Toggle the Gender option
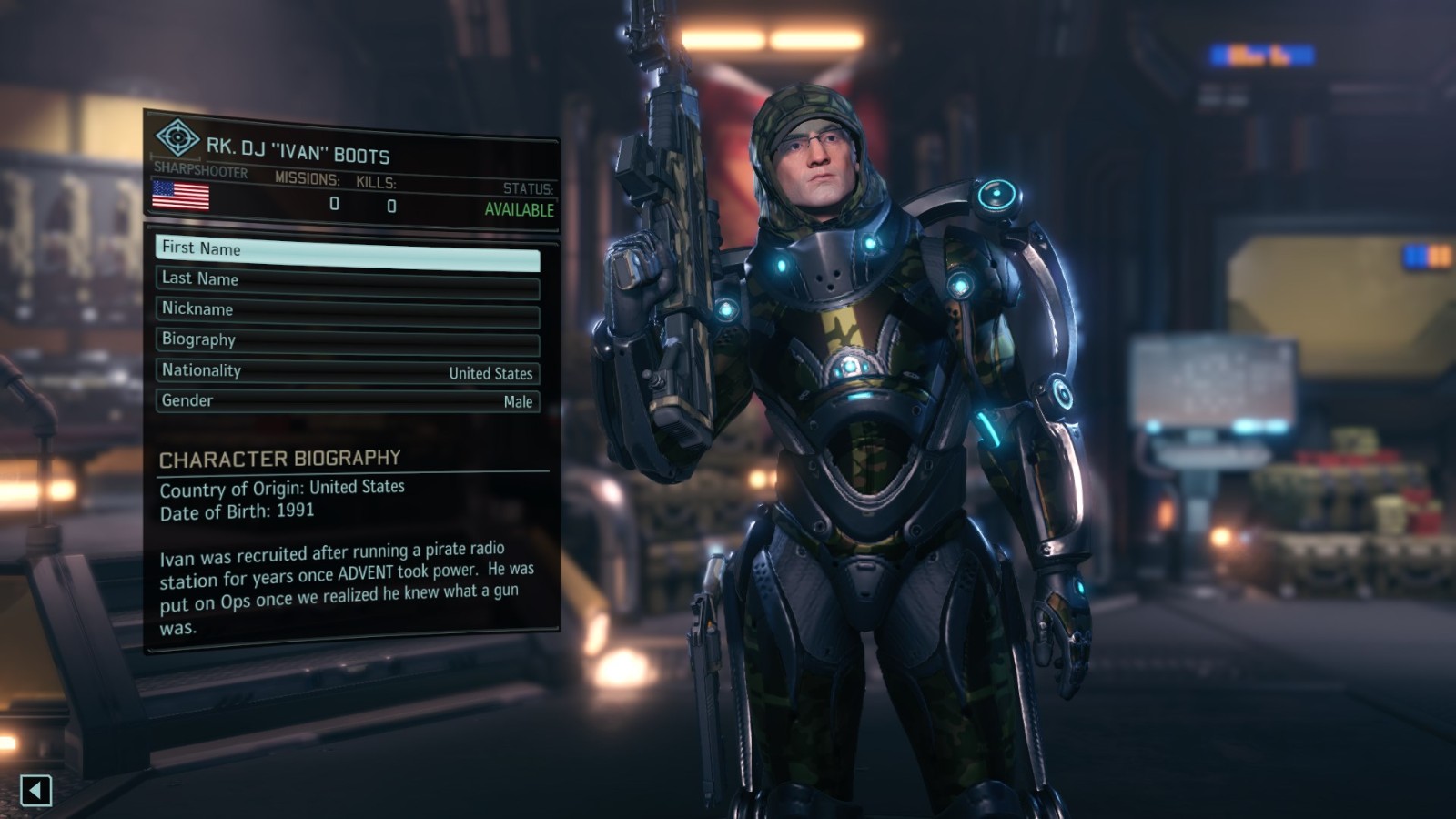Image resolution: width=1456 pixels, height=819 pixels. coord(348,401)
